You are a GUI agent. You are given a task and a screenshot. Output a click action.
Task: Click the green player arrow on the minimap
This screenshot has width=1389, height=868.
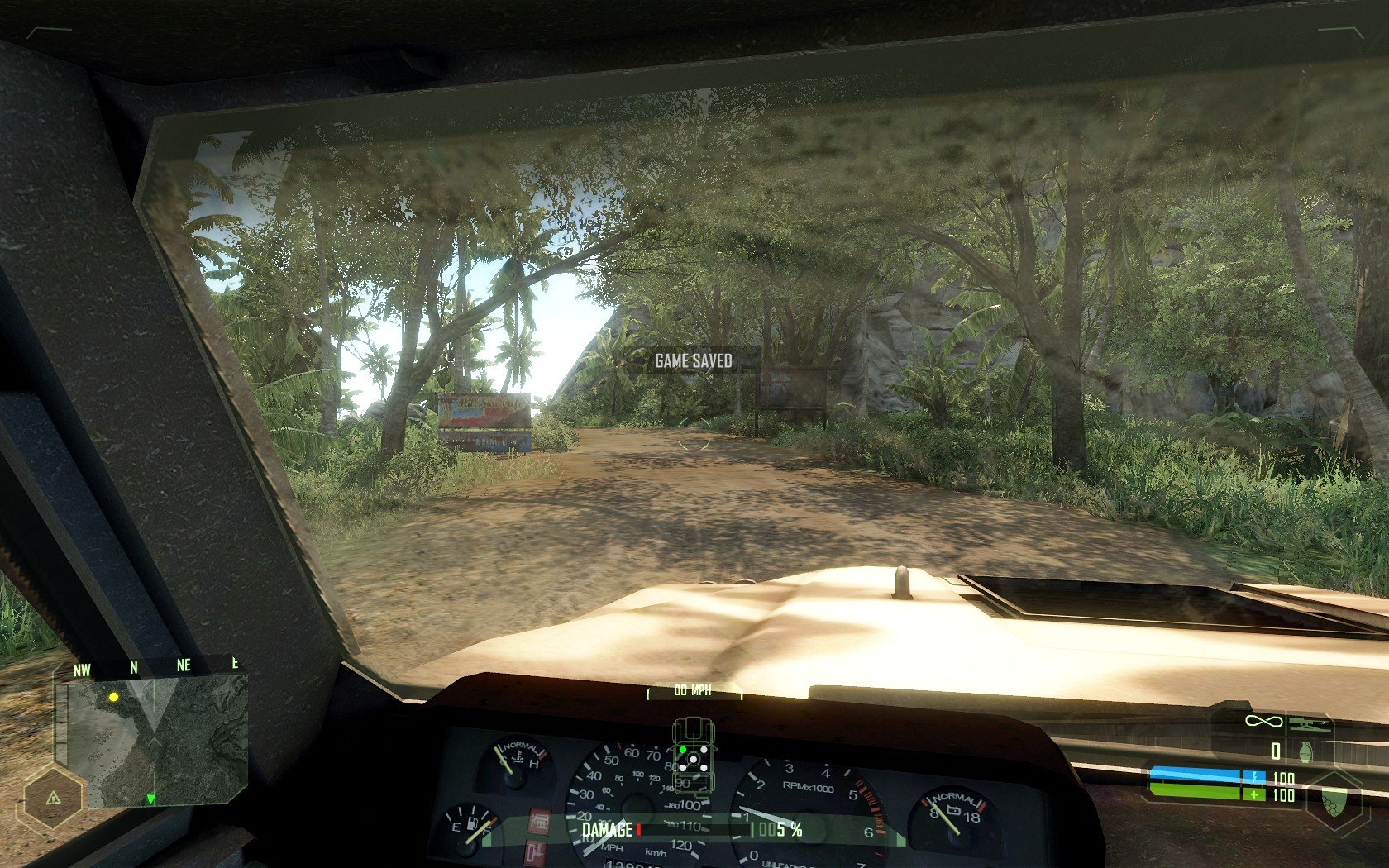pos(150,799)
